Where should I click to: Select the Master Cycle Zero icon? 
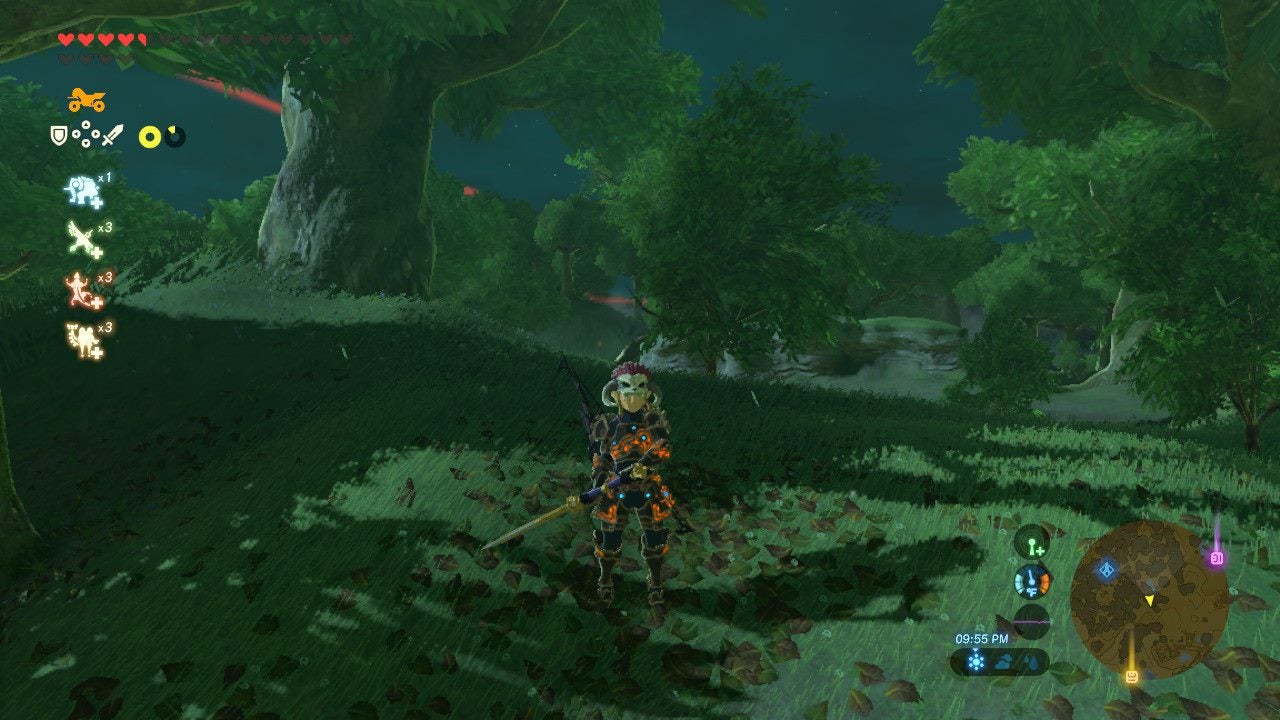pos(84,100)
